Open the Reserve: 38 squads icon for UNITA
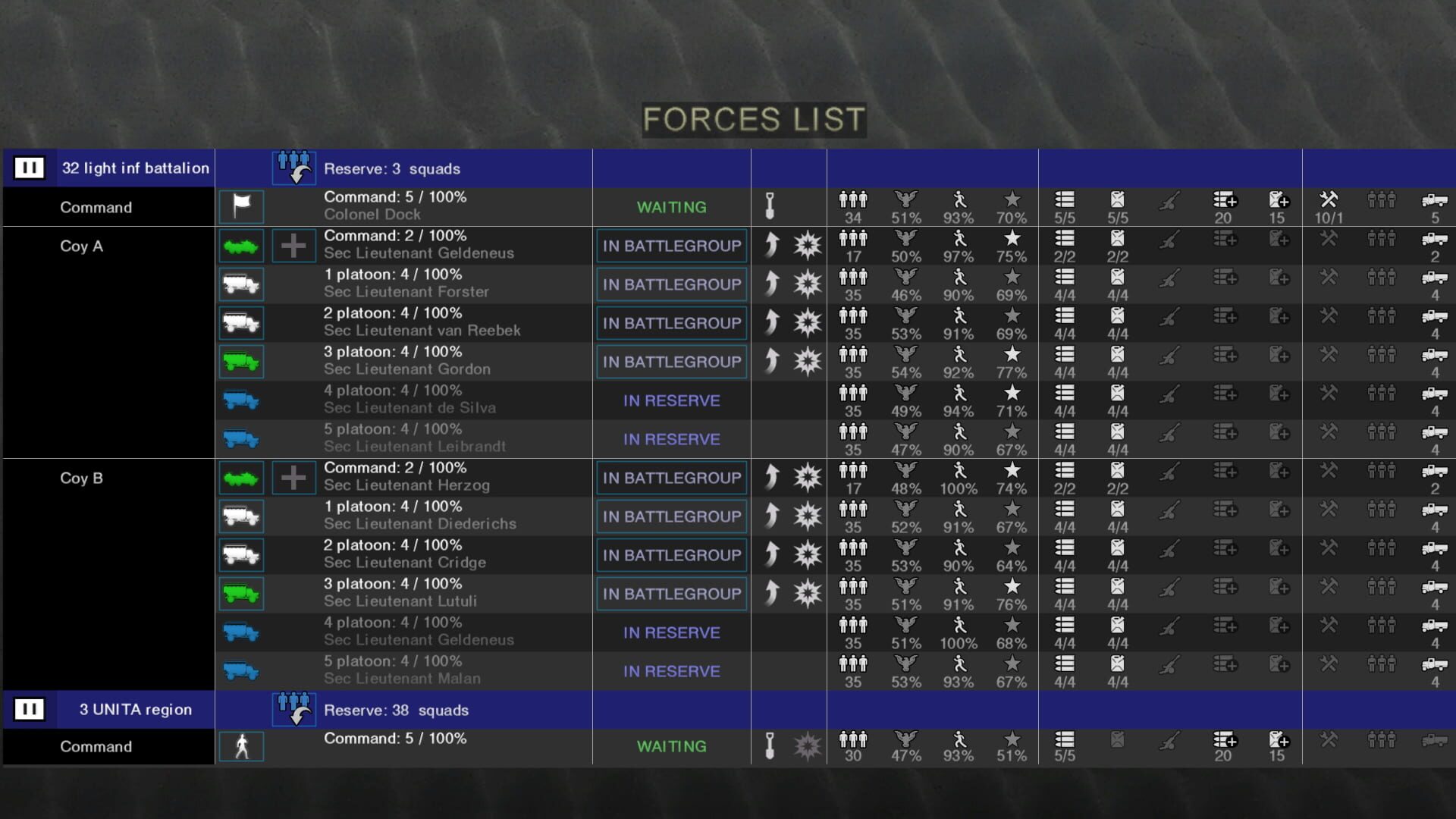The image size is (1456, 819). point(294,709)
